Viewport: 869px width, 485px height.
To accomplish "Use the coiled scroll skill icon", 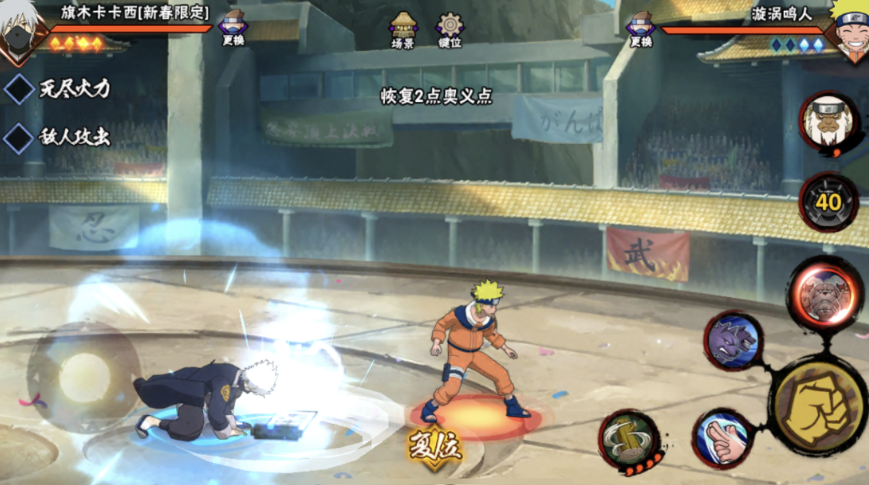I will [630, 440].
